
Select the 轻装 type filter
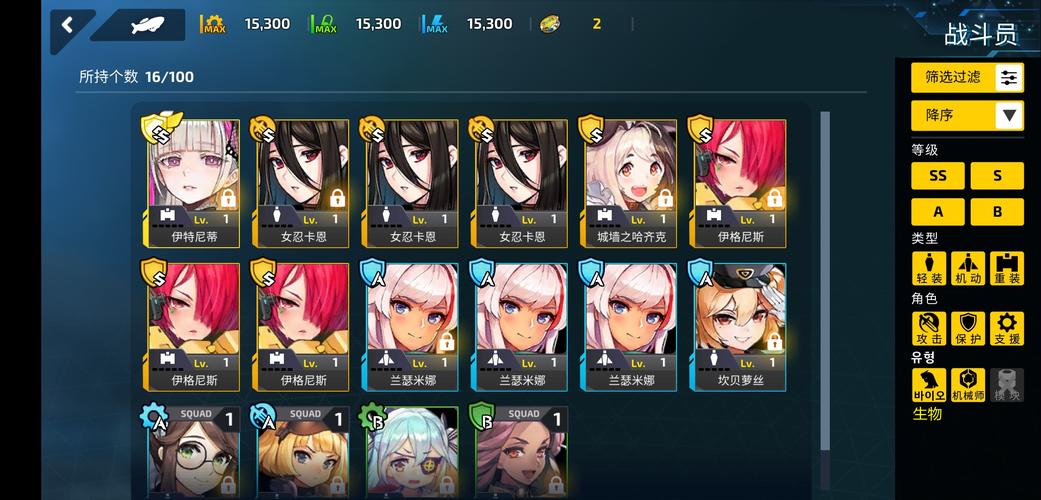tap(929, 268)
